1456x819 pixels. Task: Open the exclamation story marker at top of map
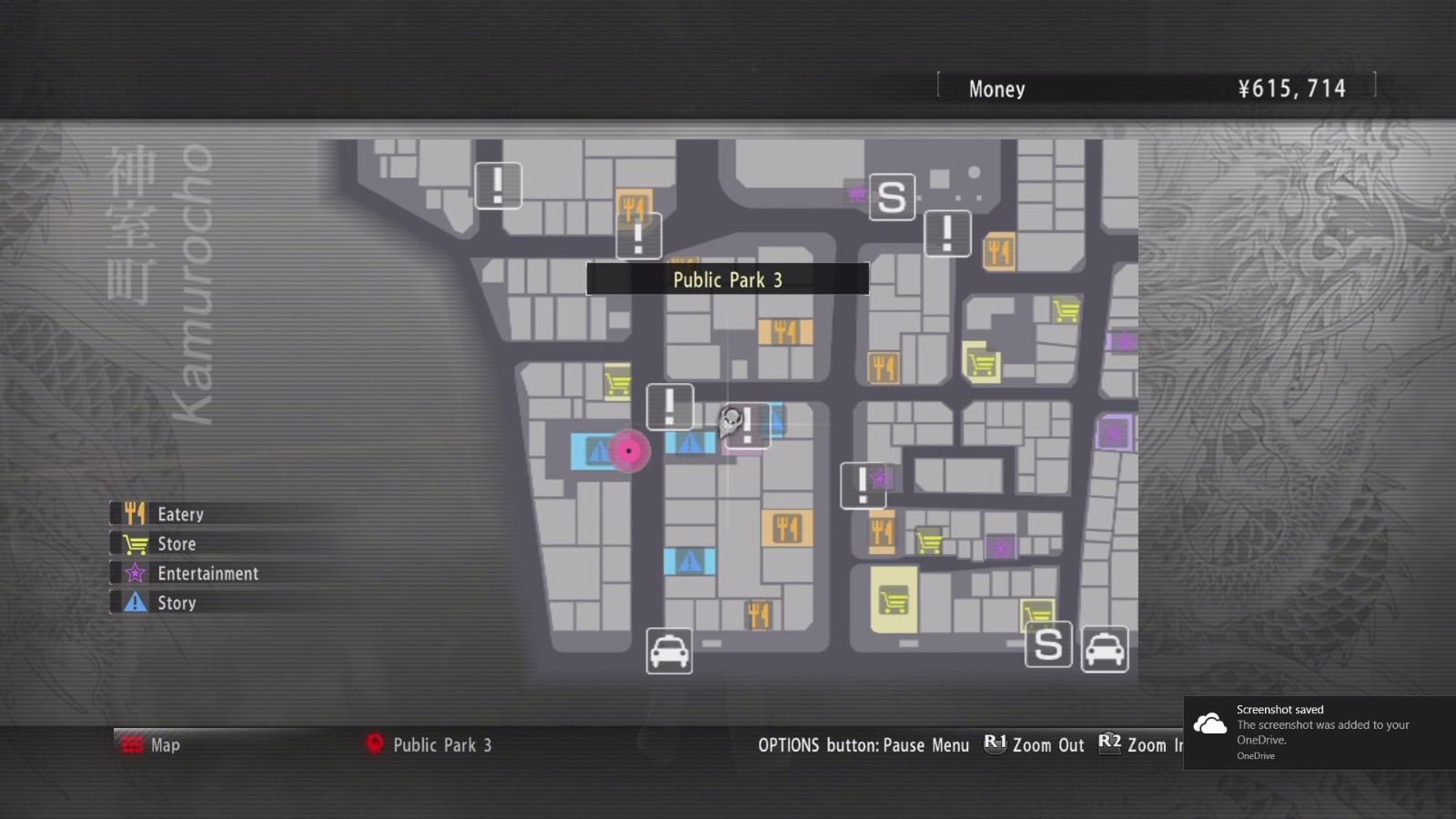point(497,185)
